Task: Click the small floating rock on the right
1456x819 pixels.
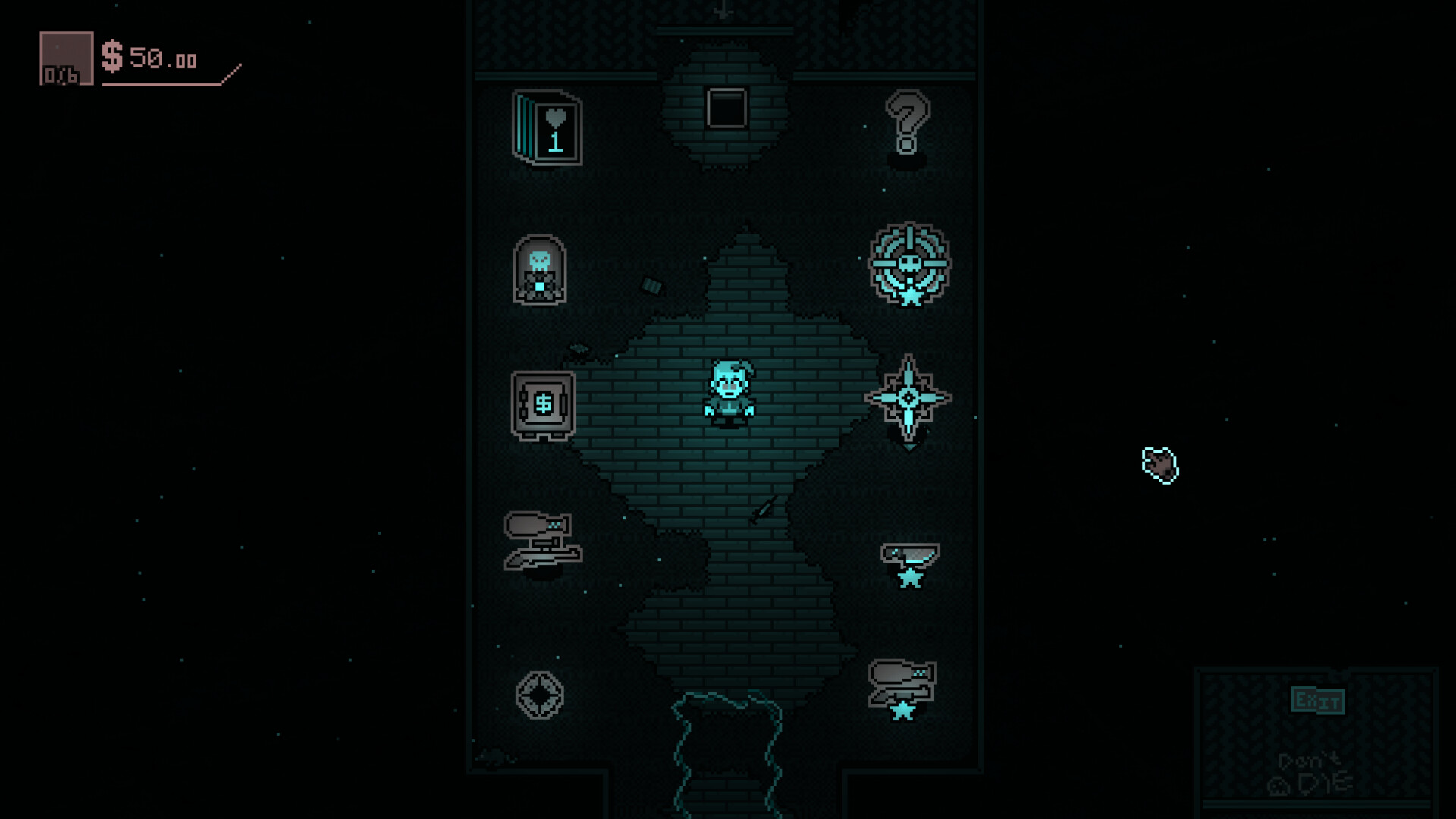Action: pyautogui.click(x=1158, y=465)
